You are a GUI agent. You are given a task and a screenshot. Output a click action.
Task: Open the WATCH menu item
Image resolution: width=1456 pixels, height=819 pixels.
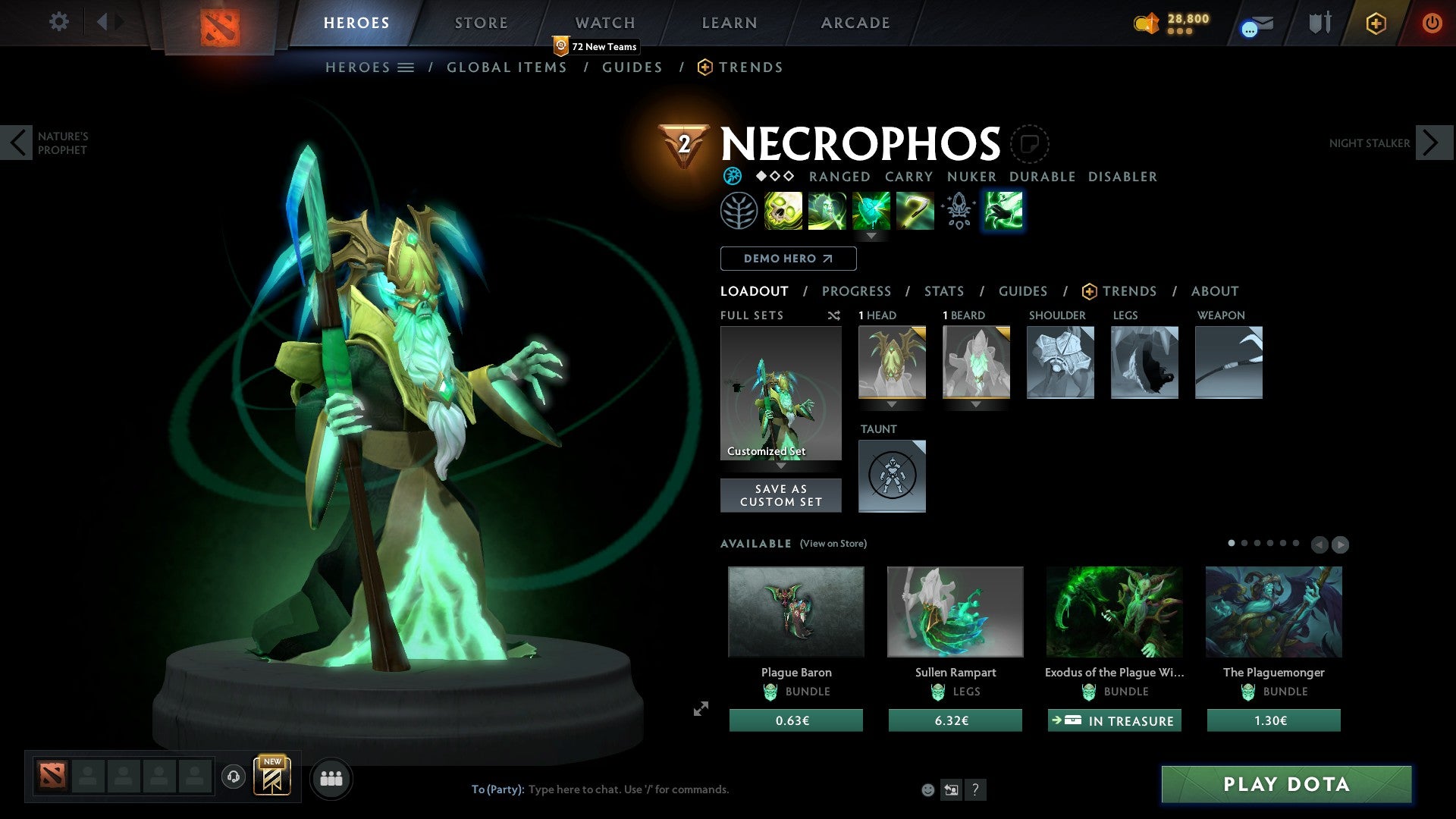(x=604, y=22)
